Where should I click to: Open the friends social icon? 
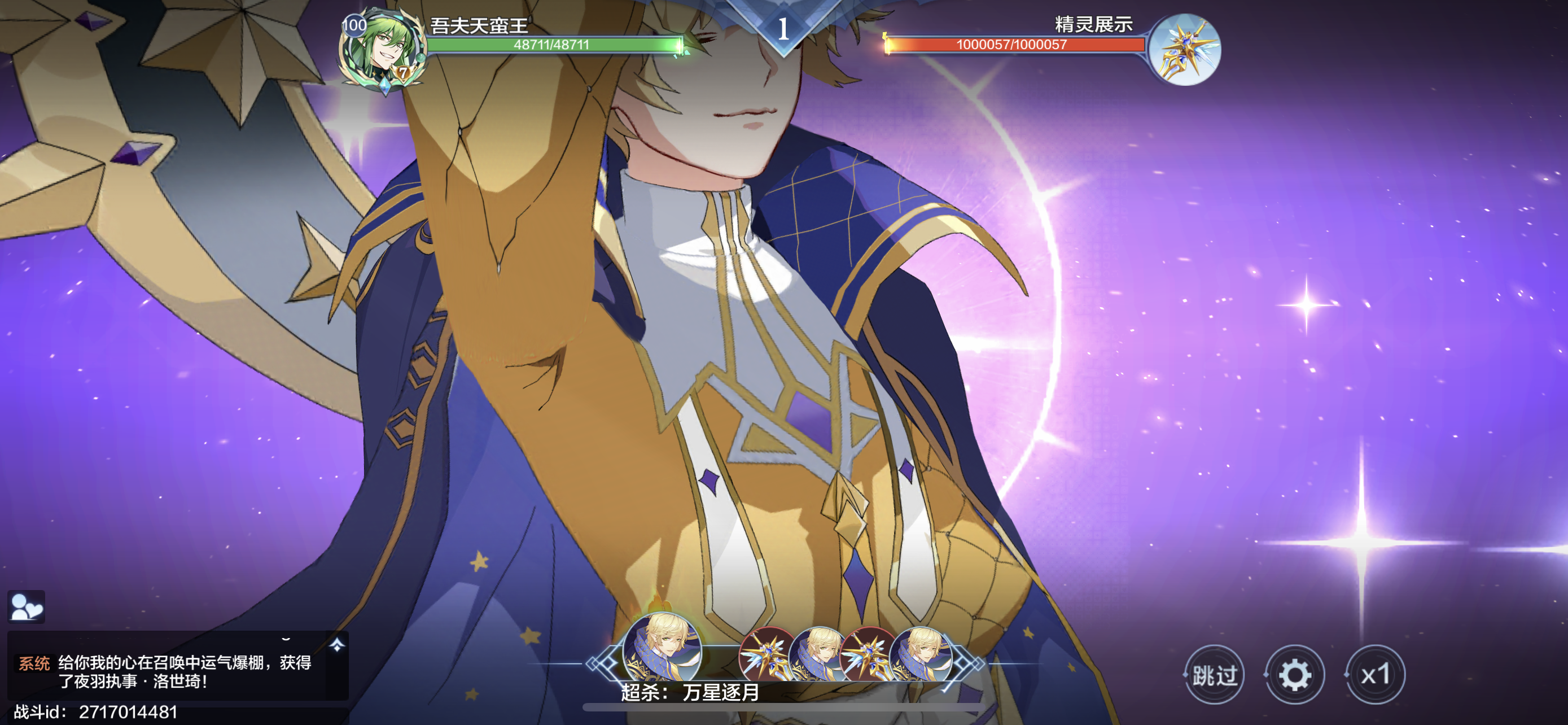(x=26, y=606)
